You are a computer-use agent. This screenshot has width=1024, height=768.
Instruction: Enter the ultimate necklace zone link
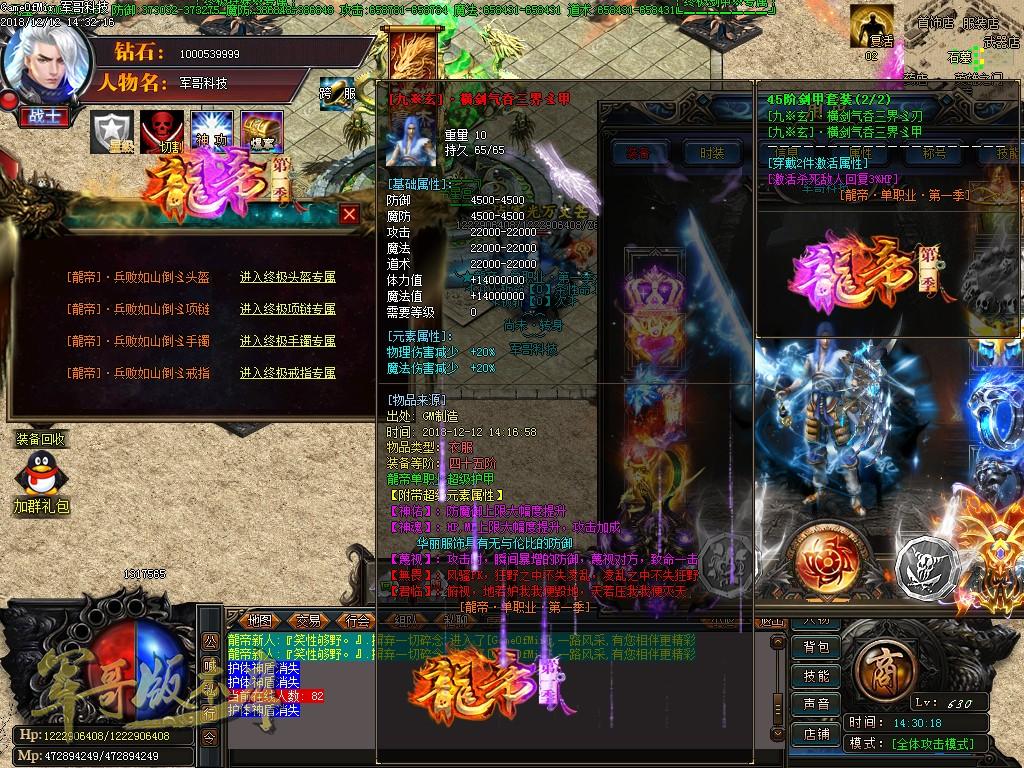(288, 309)
